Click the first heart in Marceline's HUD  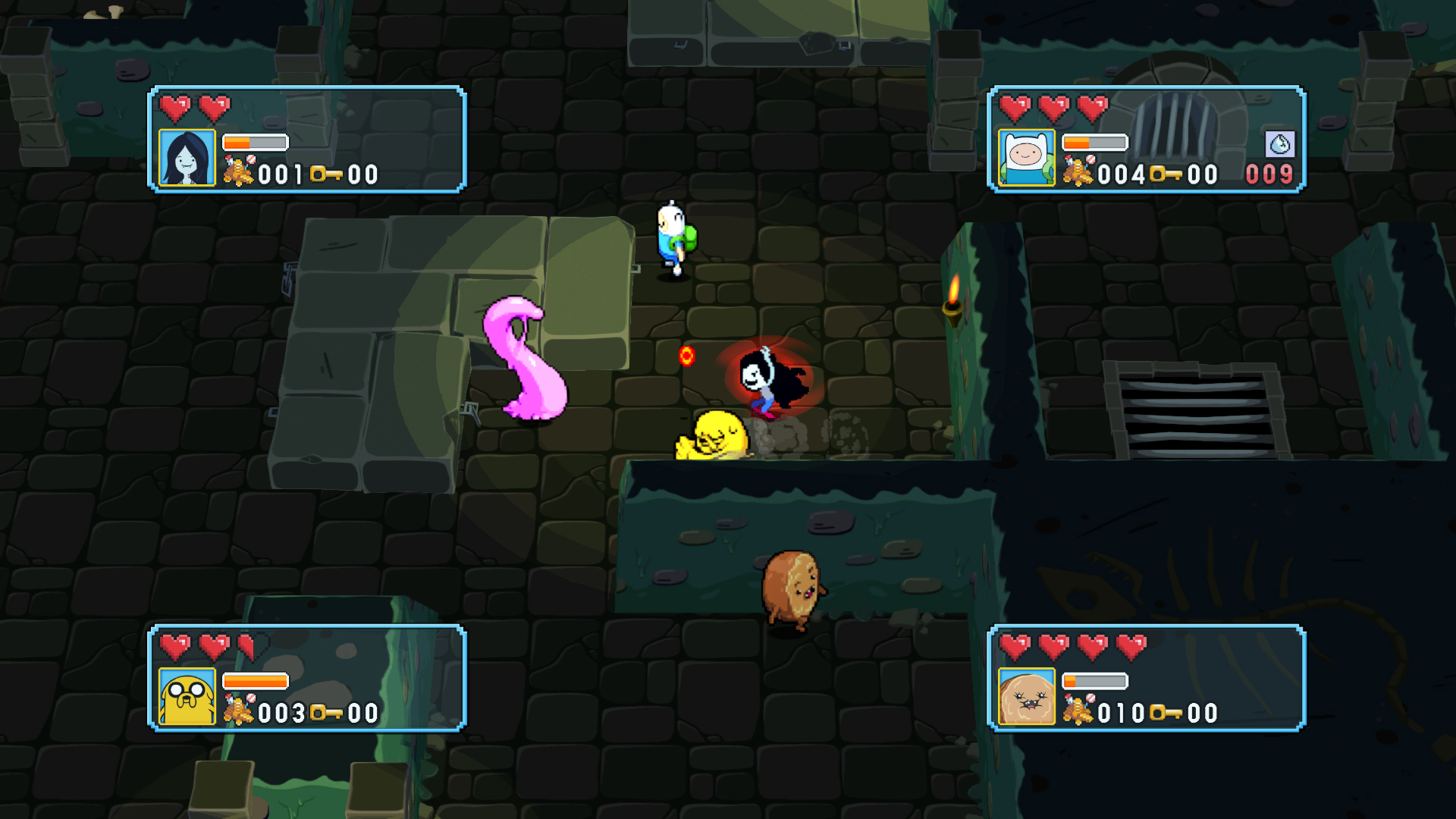coord(175,108)
